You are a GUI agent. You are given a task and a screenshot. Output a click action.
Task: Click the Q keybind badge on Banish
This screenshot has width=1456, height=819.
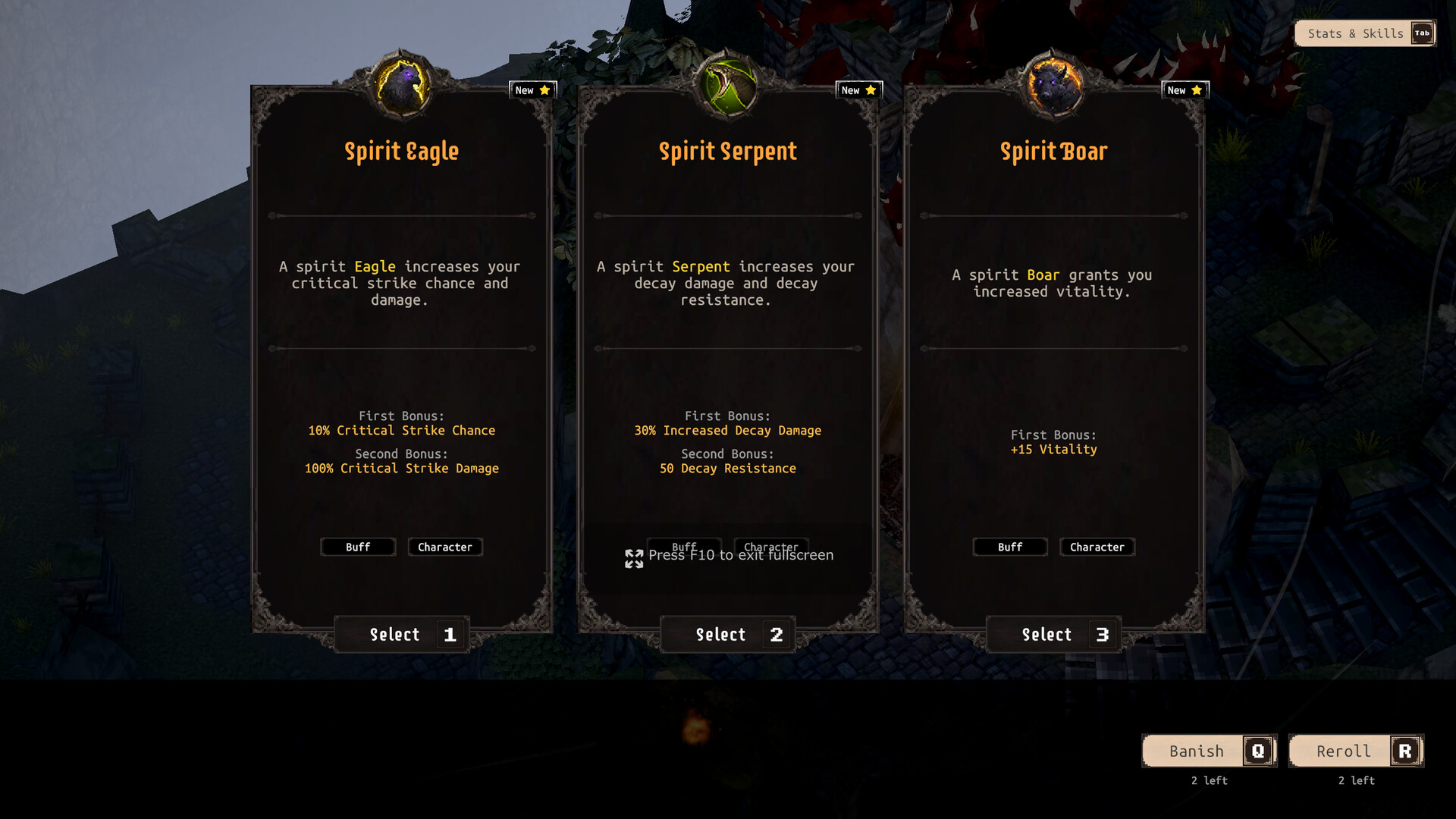(1260, 751)
